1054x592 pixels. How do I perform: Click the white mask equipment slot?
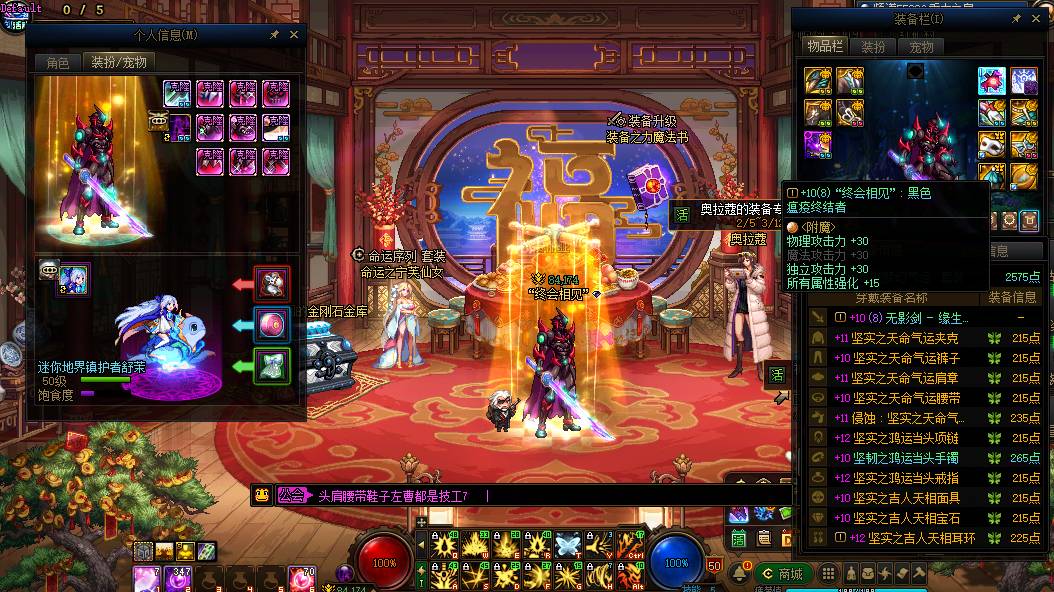(x=991, y=145)
